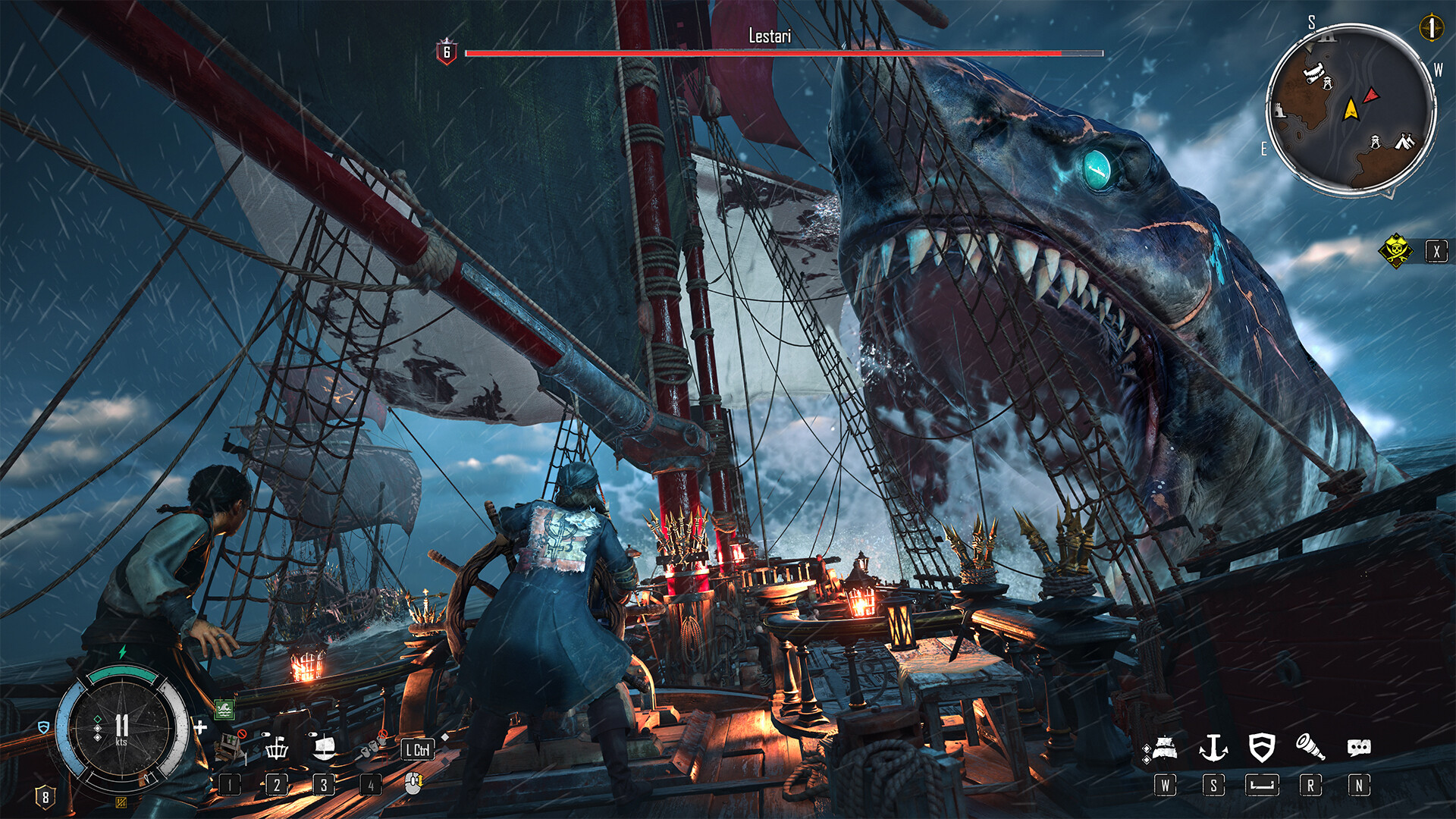Screen dimensions: 1456x819
Task: Select the crow's nest hotbar icon
Action: coord(277,748)
